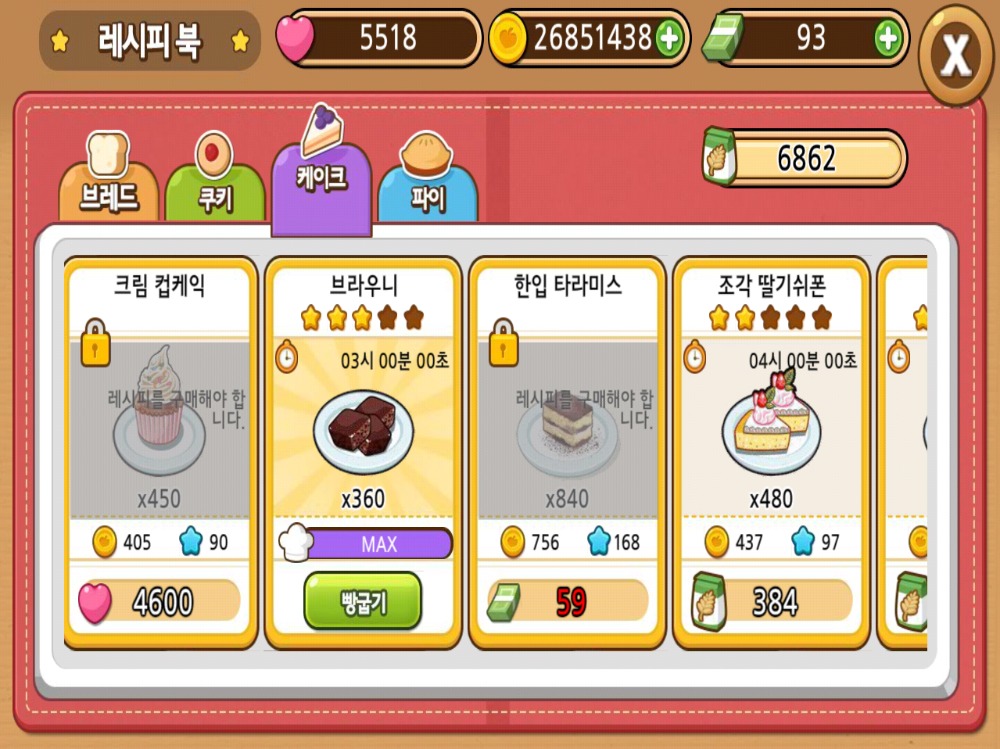The width and height of the screenshot is (1000, 749).
Task: Add more gold coins with the plus button
Action: (x=668, y=39)
